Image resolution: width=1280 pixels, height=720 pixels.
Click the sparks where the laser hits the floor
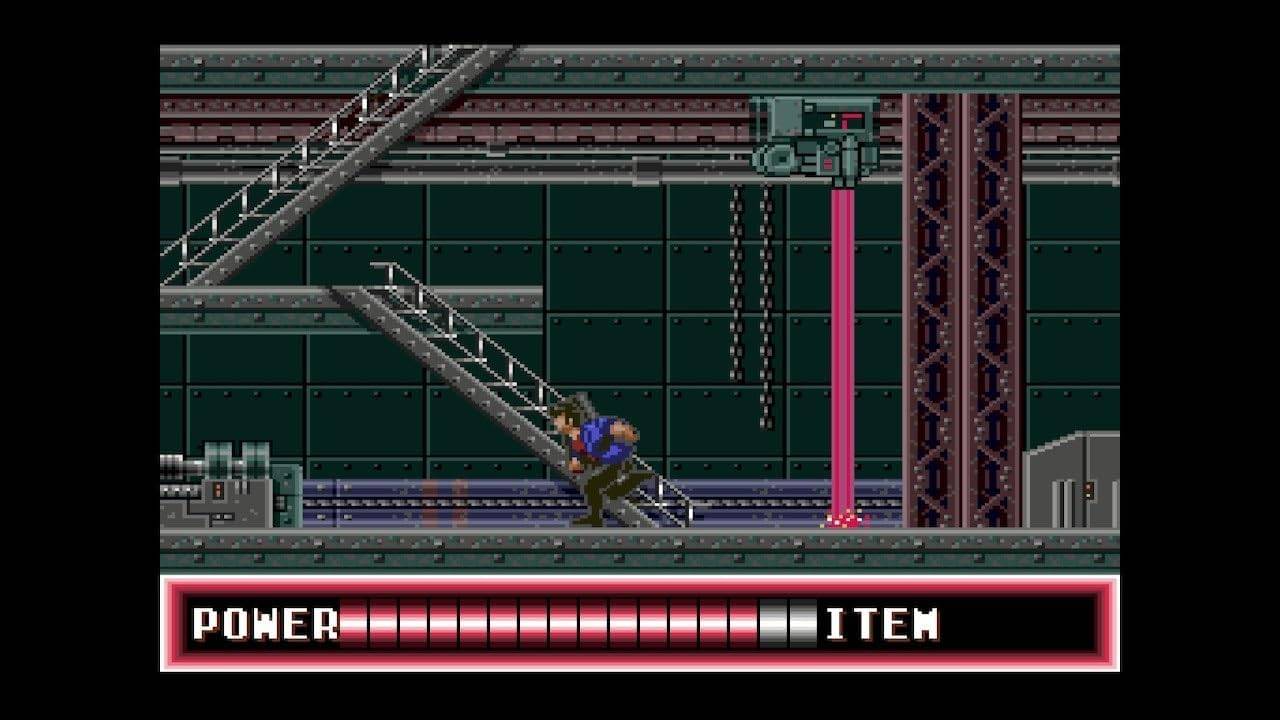click(845, 518)
